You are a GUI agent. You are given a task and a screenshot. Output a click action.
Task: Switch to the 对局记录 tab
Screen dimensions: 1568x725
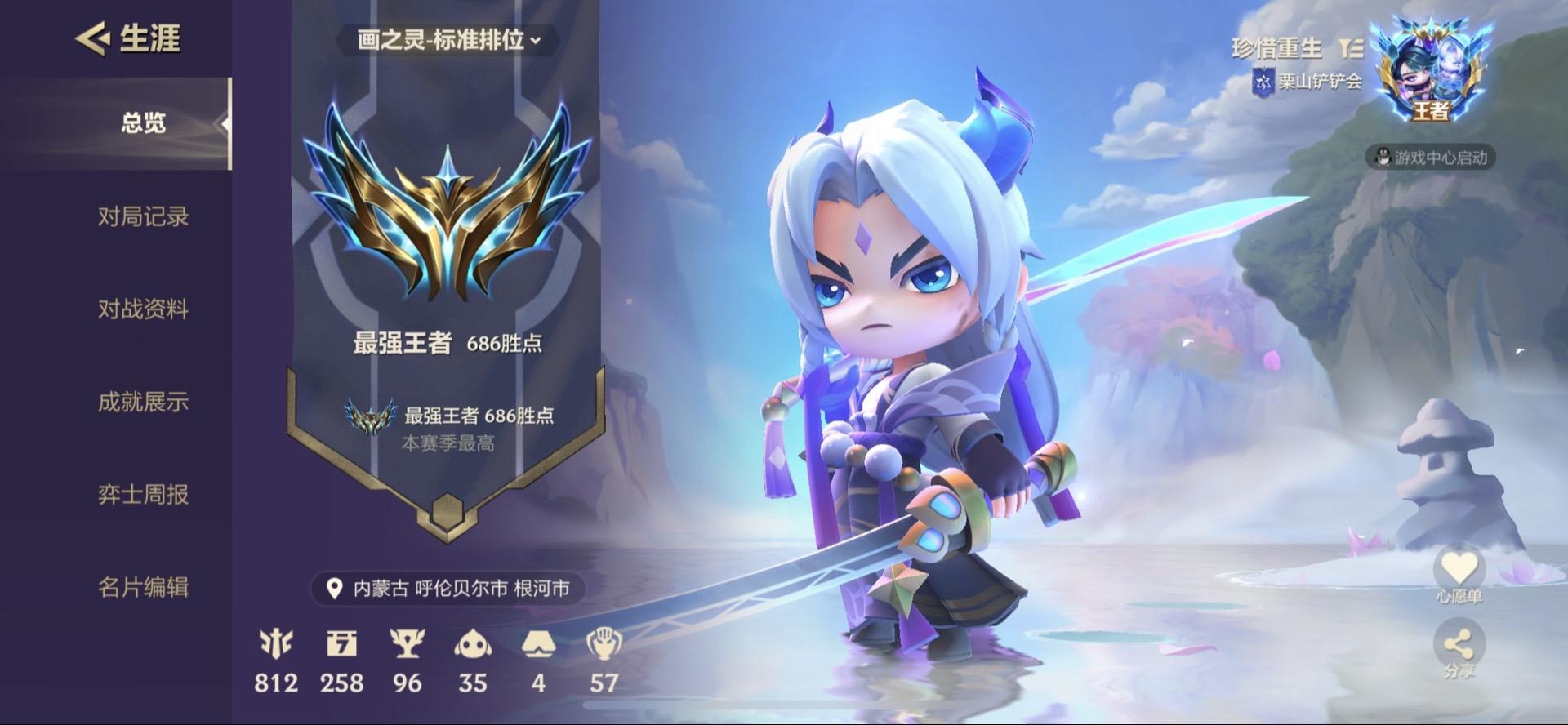point(143,219)
